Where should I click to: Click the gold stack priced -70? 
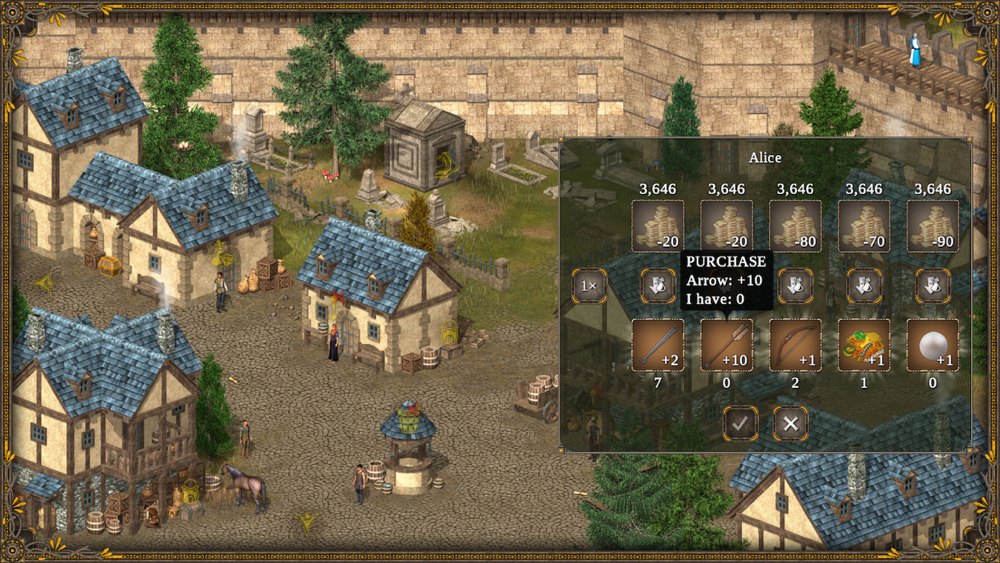click(x=864, y=226)
